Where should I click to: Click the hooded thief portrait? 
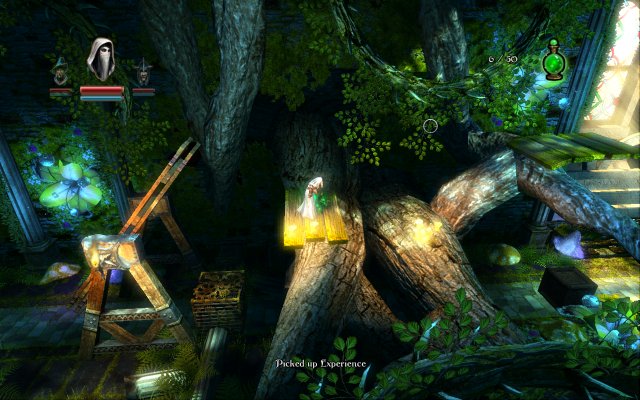[101, 61]
